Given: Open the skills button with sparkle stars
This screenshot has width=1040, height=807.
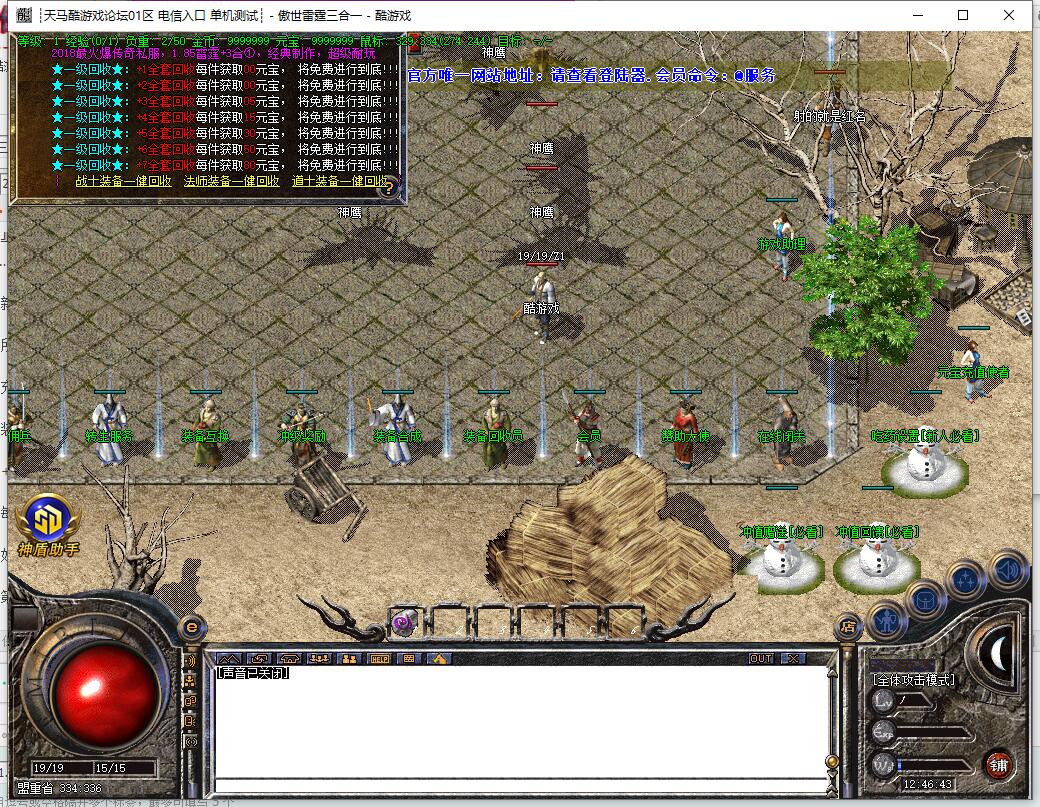Looking at the screenshot, I should tap(967, 580).
